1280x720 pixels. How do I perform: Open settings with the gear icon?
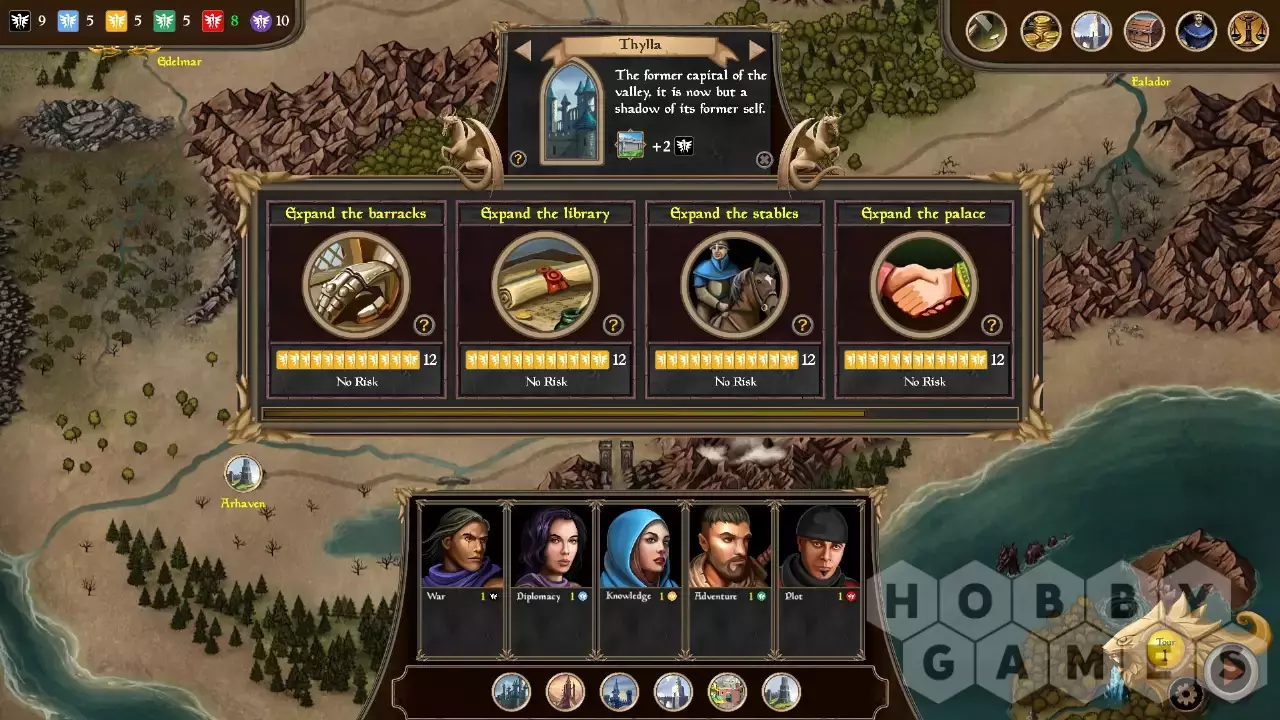[x=1186, y=692]
